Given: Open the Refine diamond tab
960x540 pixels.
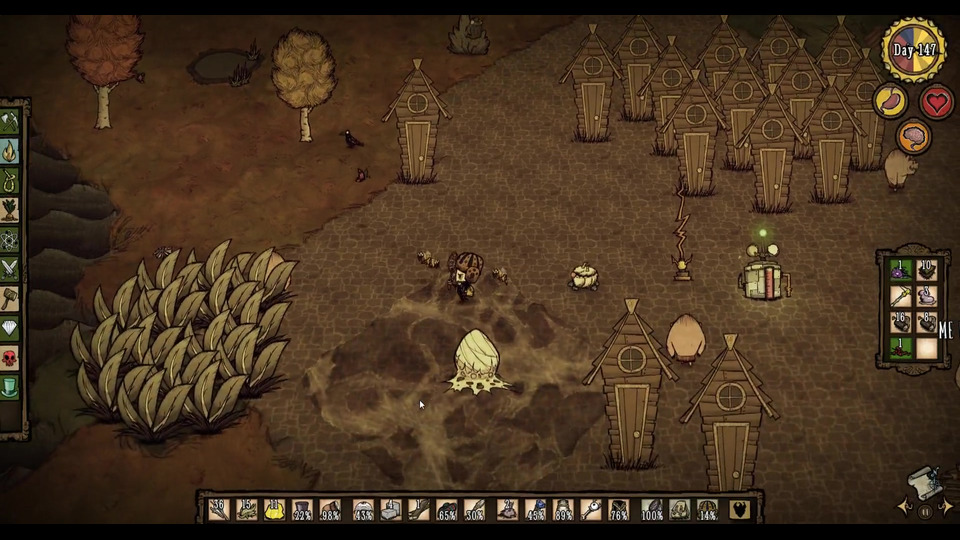Looking at the screenshot, I should click(x=10, y=328).
